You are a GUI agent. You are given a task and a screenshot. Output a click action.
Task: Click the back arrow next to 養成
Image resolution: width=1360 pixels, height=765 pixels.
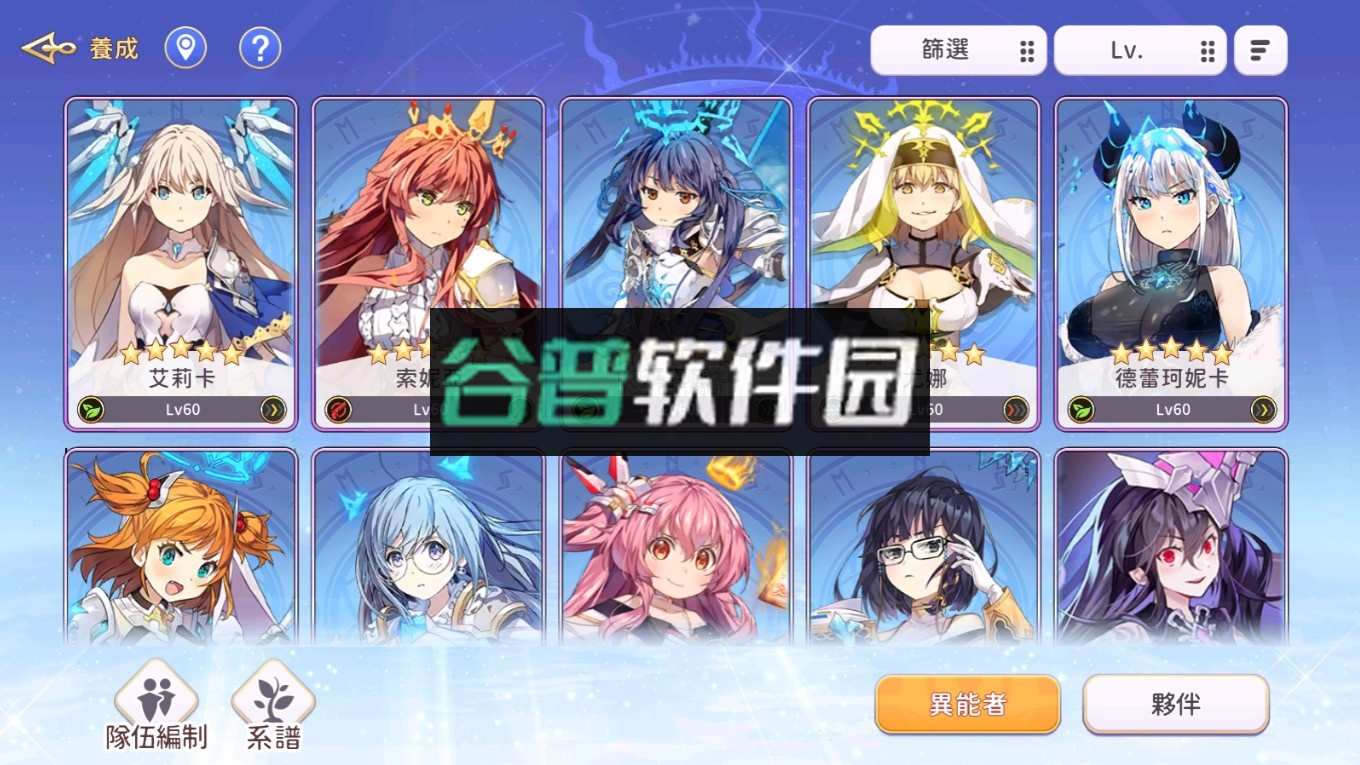tap(48, 47)
